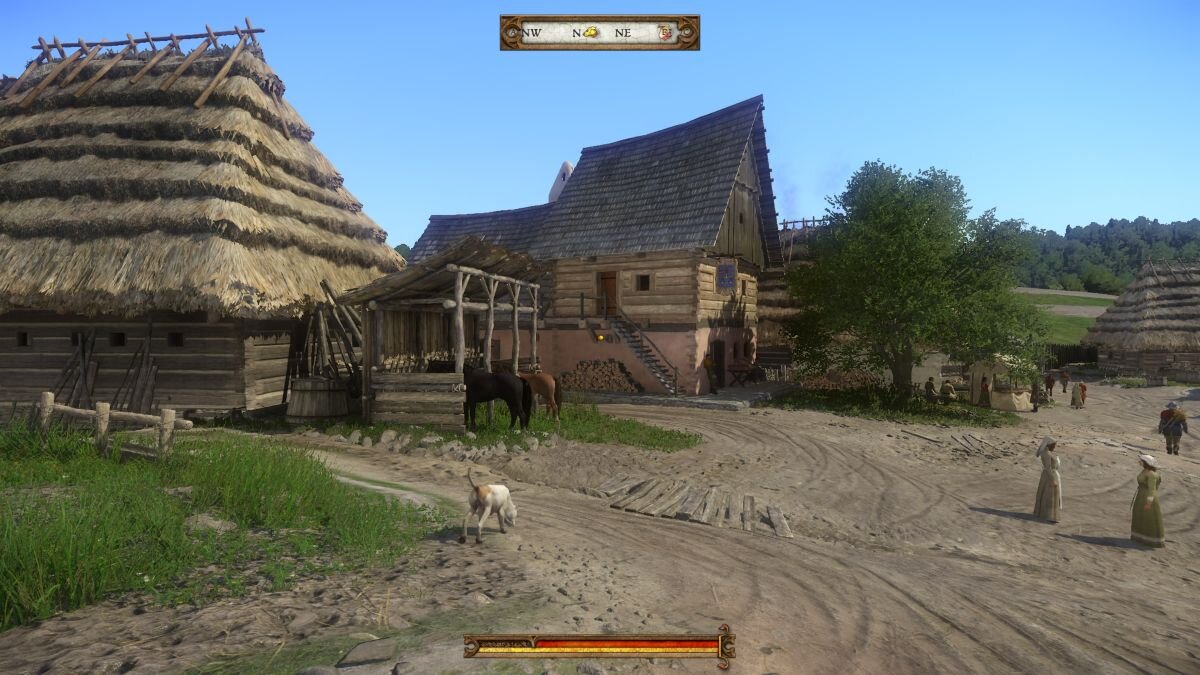Select the red-and-white shield marker on the compass
Viewport: 1200px width, 675px height.
point(666,32)
